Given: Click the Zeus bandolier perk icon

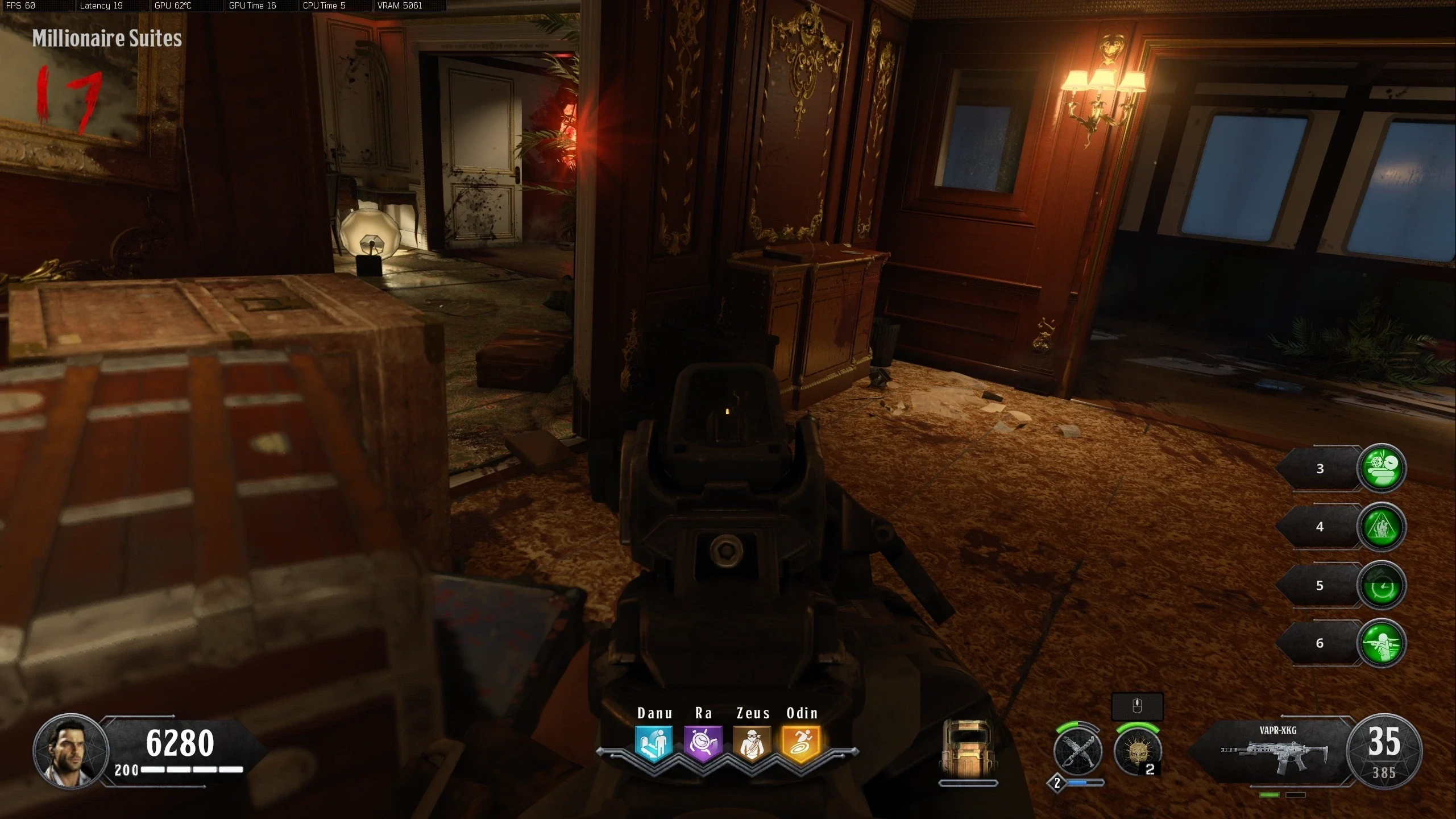Looking at the screenshot, I should (x=752, y=743).
